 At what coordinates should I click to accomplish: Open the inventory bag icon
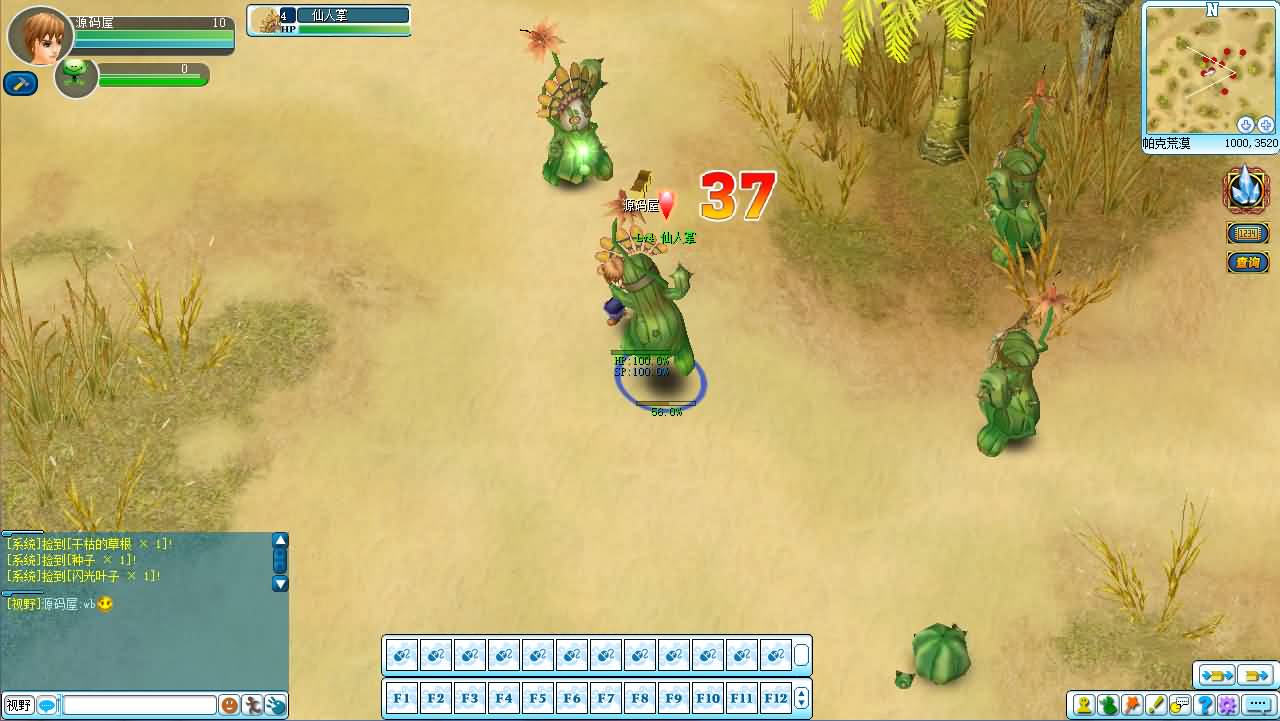click(x=1108, y=705)
